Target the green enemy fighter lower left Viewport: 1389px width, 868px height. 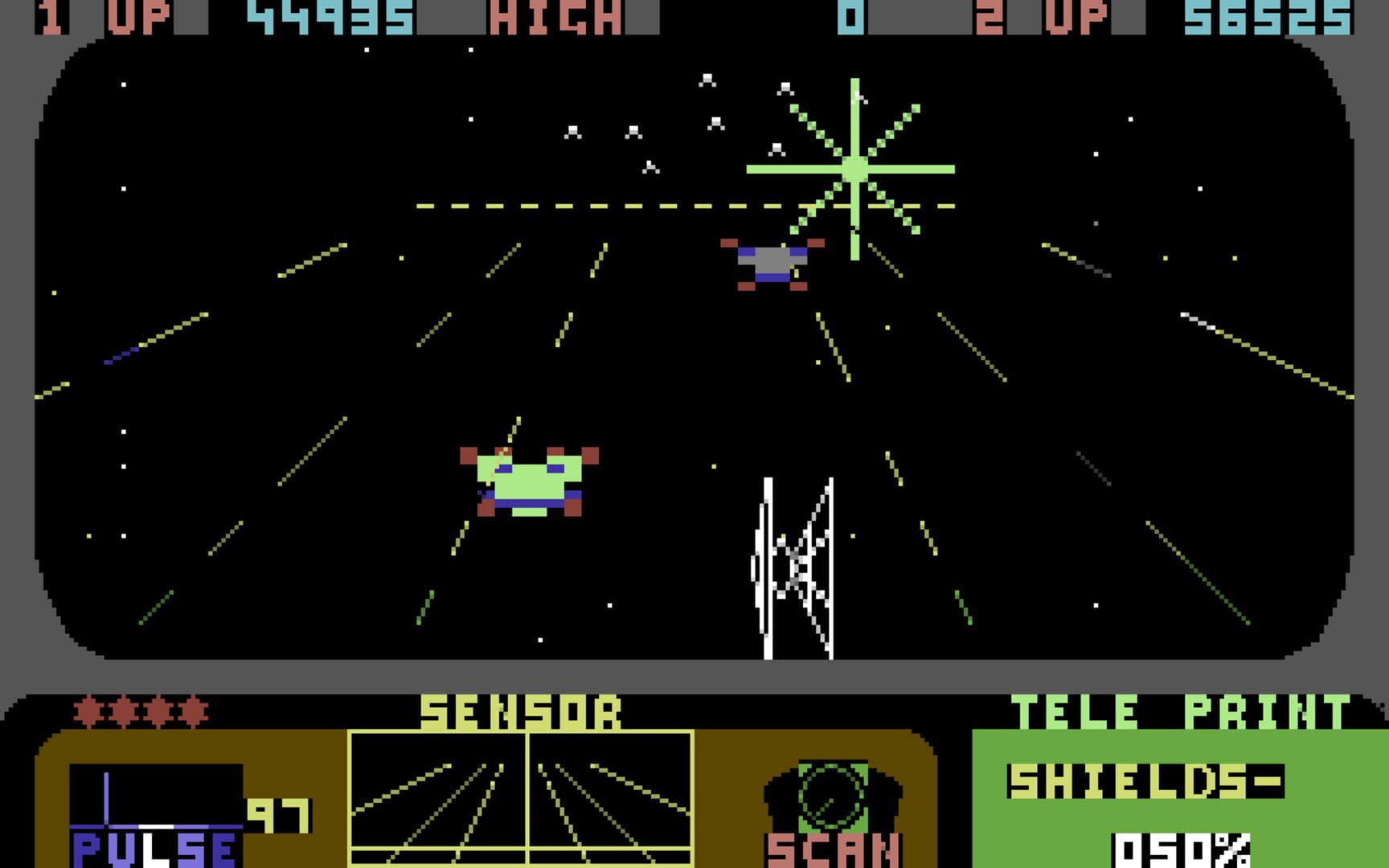(531, 481)
